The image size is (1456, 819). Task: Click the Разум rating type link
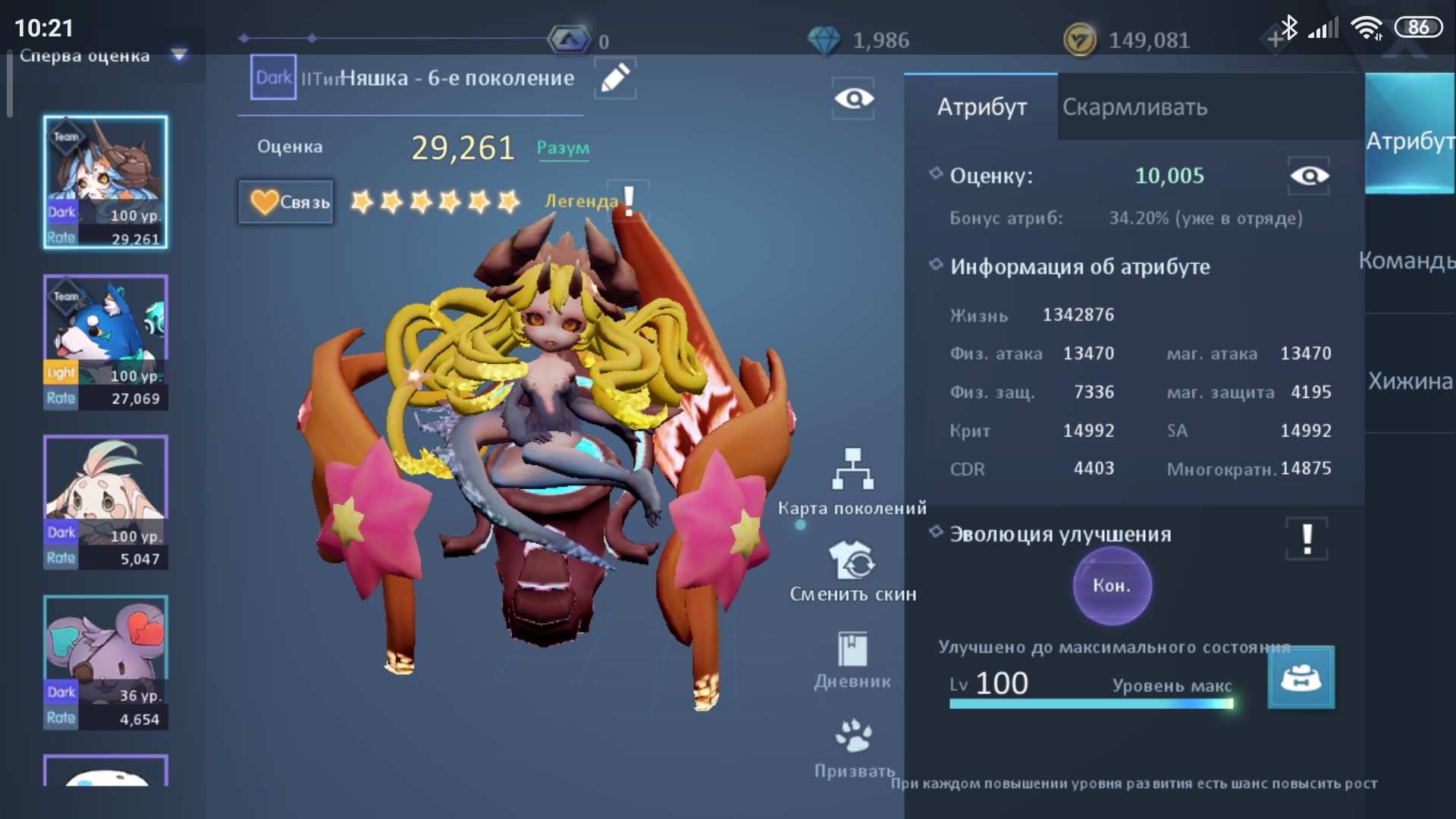(563, 148)
